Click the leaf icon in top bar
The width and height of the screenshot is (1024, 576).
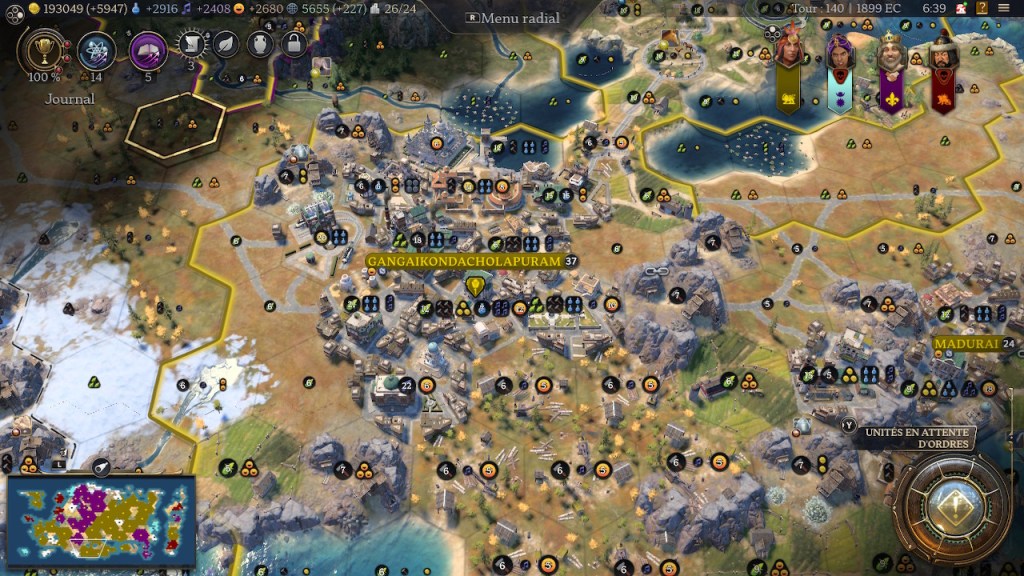coord(226,44)
